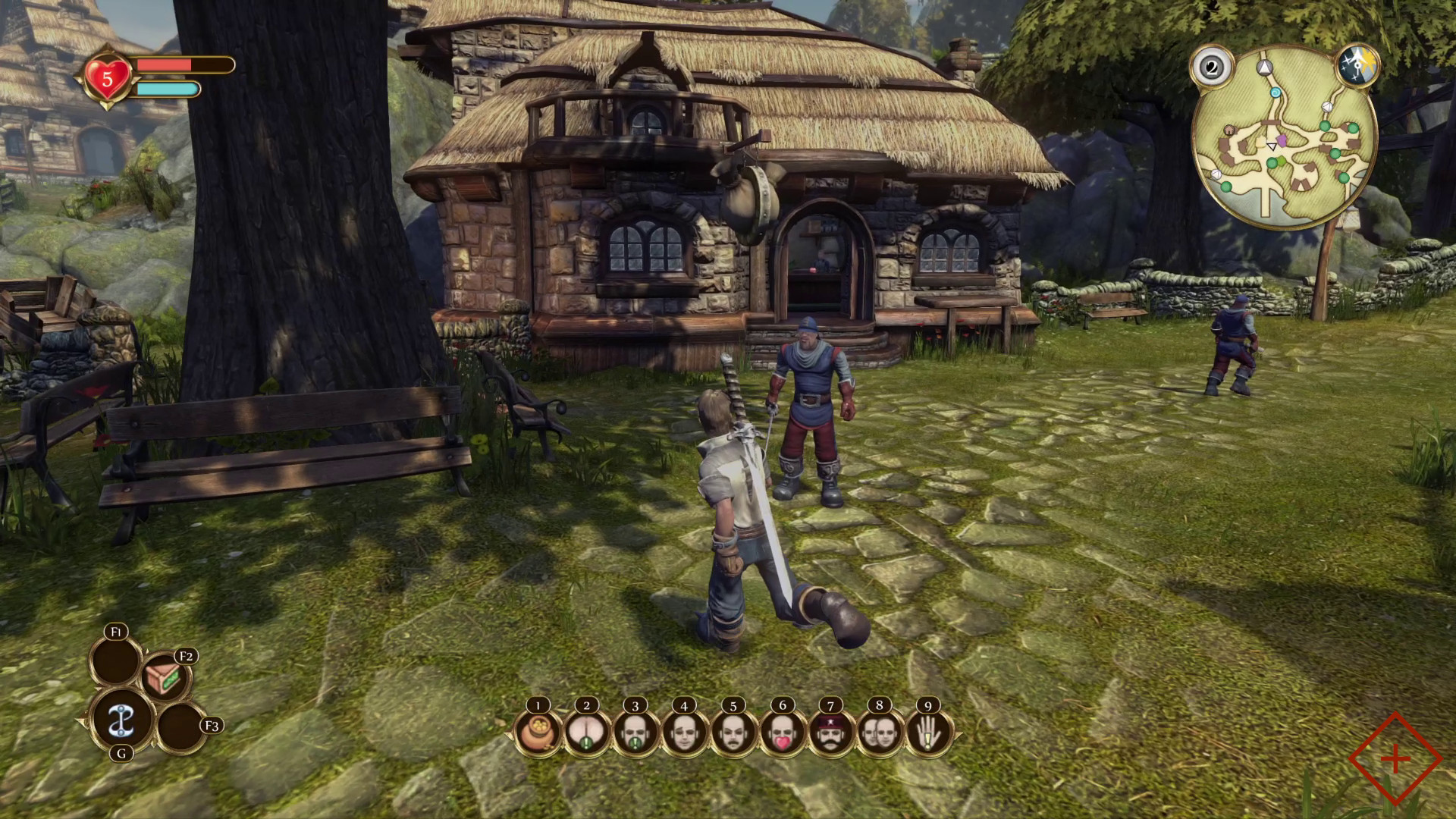The height and width of the screenshot is (819, 1456).
Task: Toggle the purple house marker on the minimap
Action: pyautogui.click(x=1282, y=141)
